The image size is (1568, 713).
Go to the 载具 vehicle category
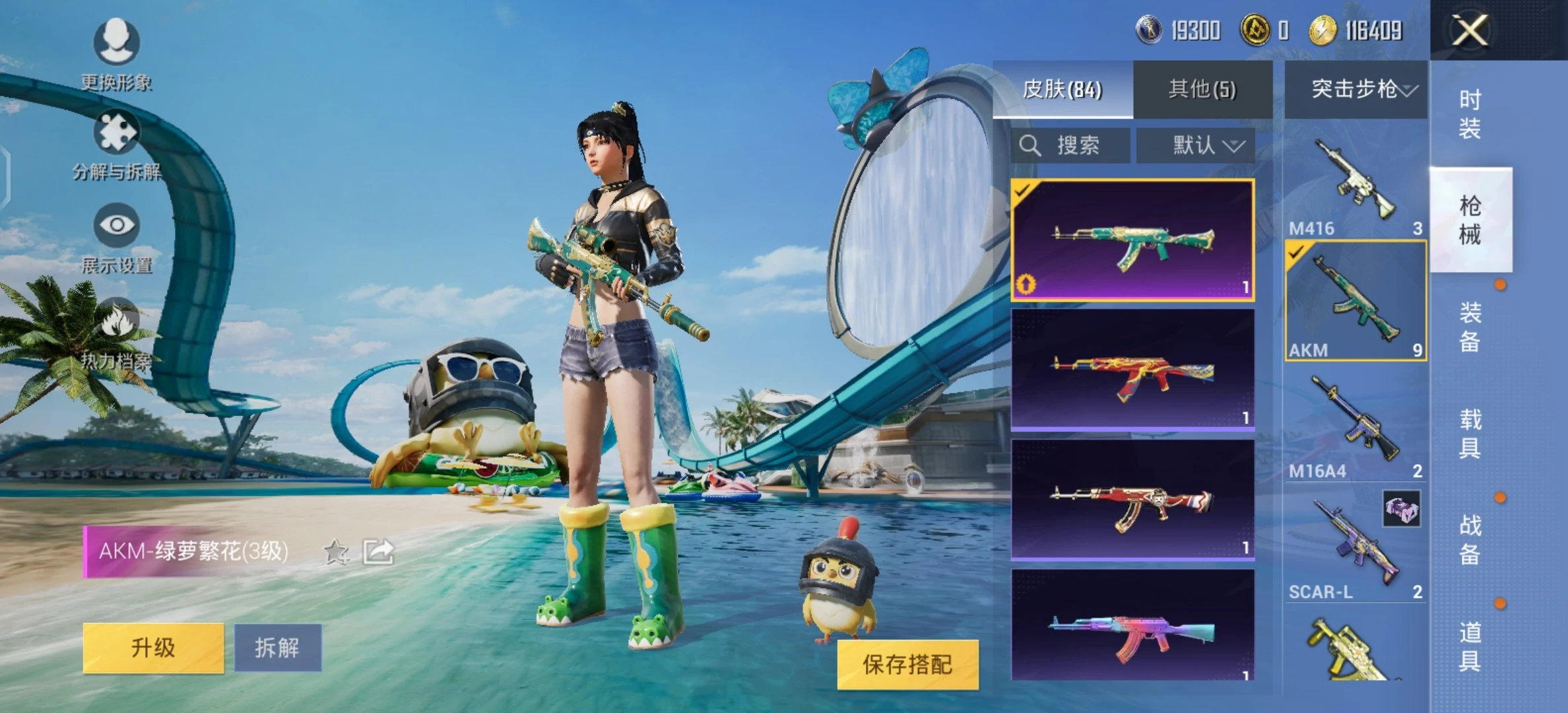point(1470,434)
